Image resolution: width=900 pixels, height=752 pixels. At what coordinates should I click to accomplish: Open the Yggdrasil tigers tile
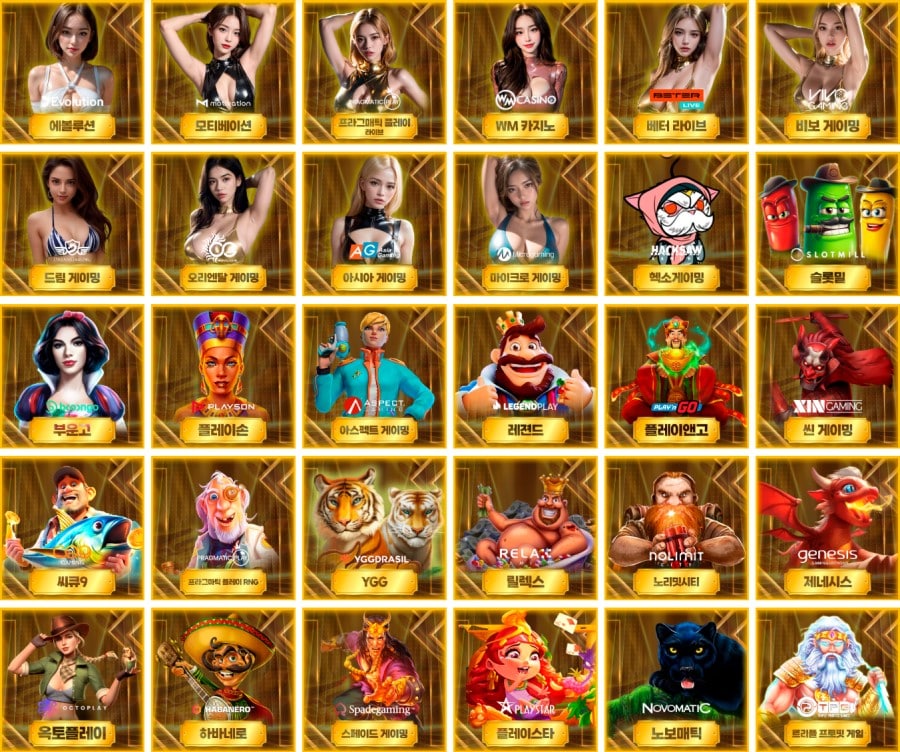point(374,528)
